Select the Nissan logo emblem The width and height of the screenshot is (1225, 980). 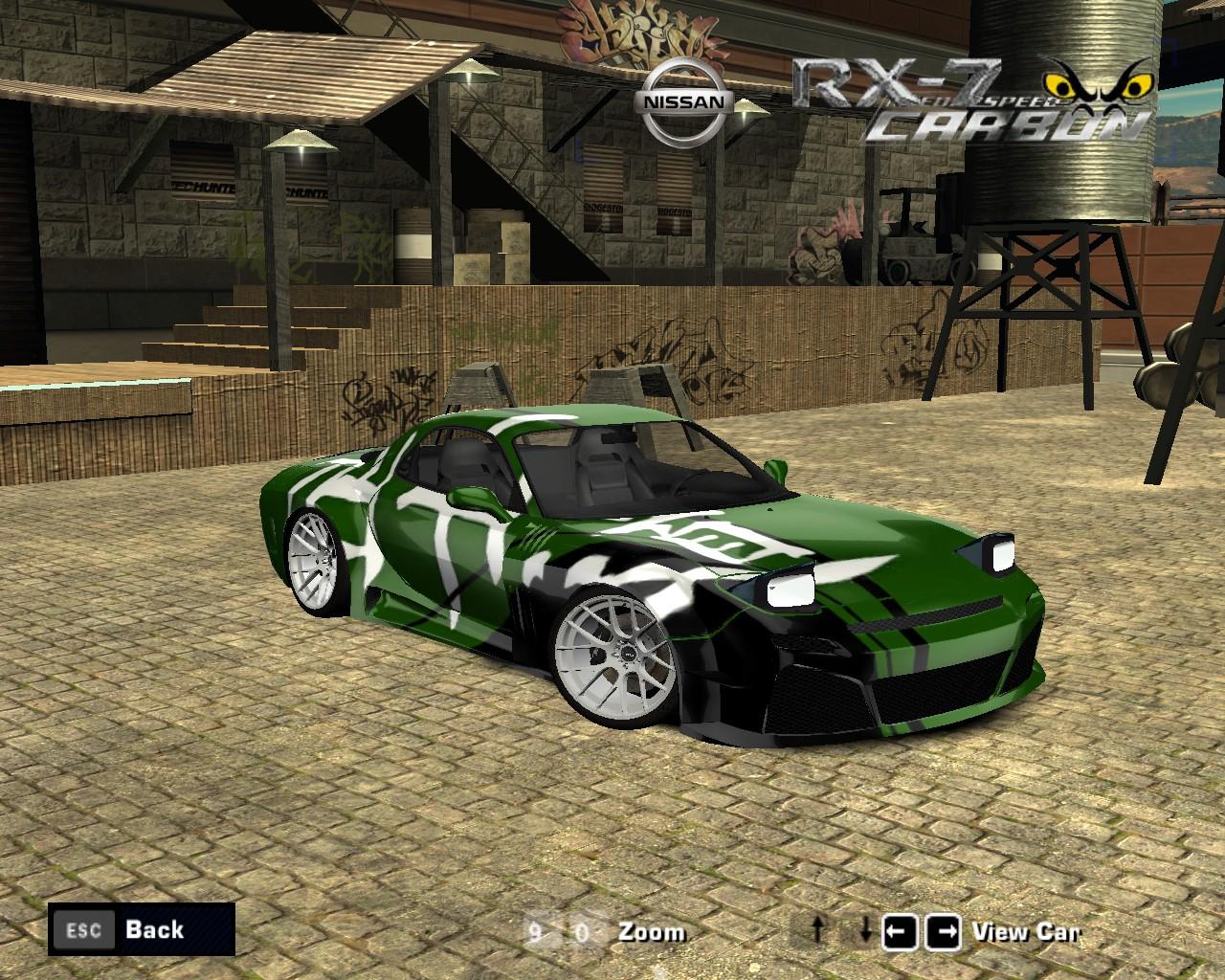[683, 98]
